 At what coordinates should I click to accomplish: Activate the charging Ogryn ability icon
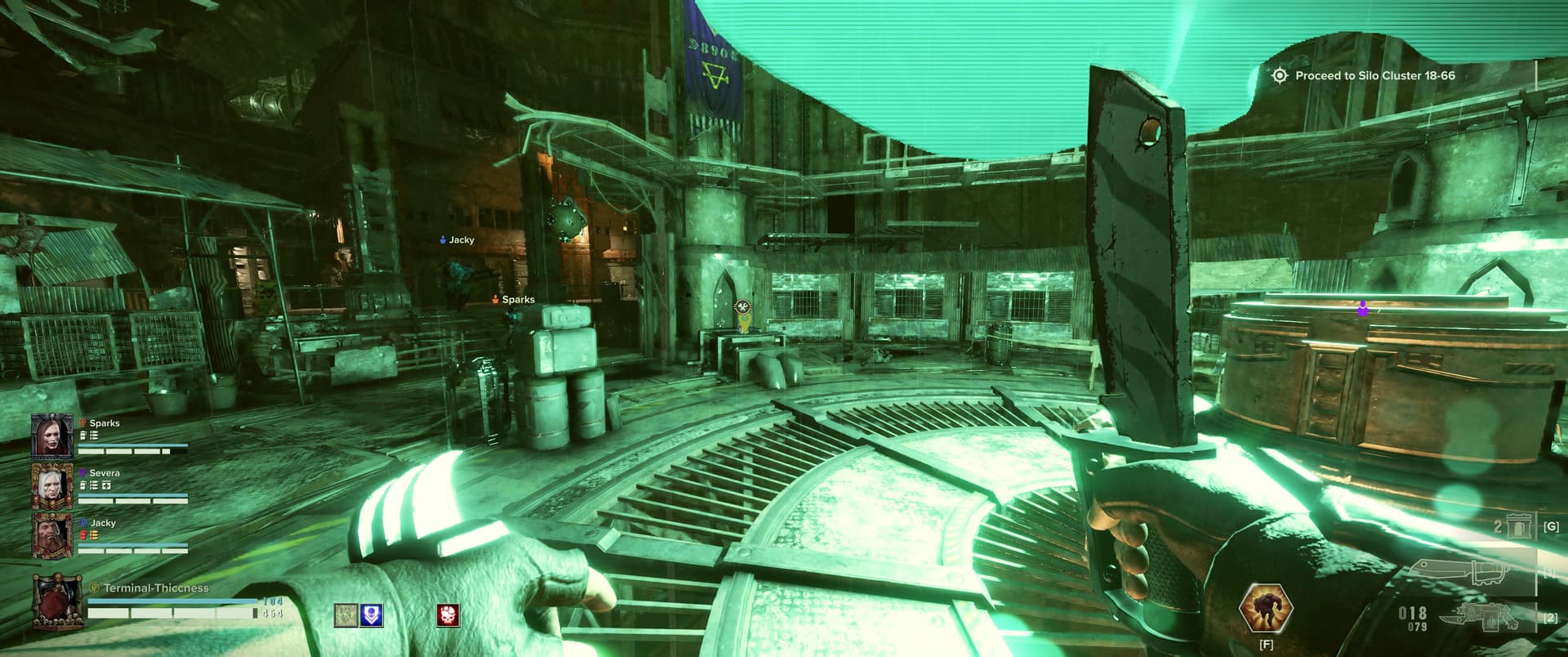(1265, 609)
